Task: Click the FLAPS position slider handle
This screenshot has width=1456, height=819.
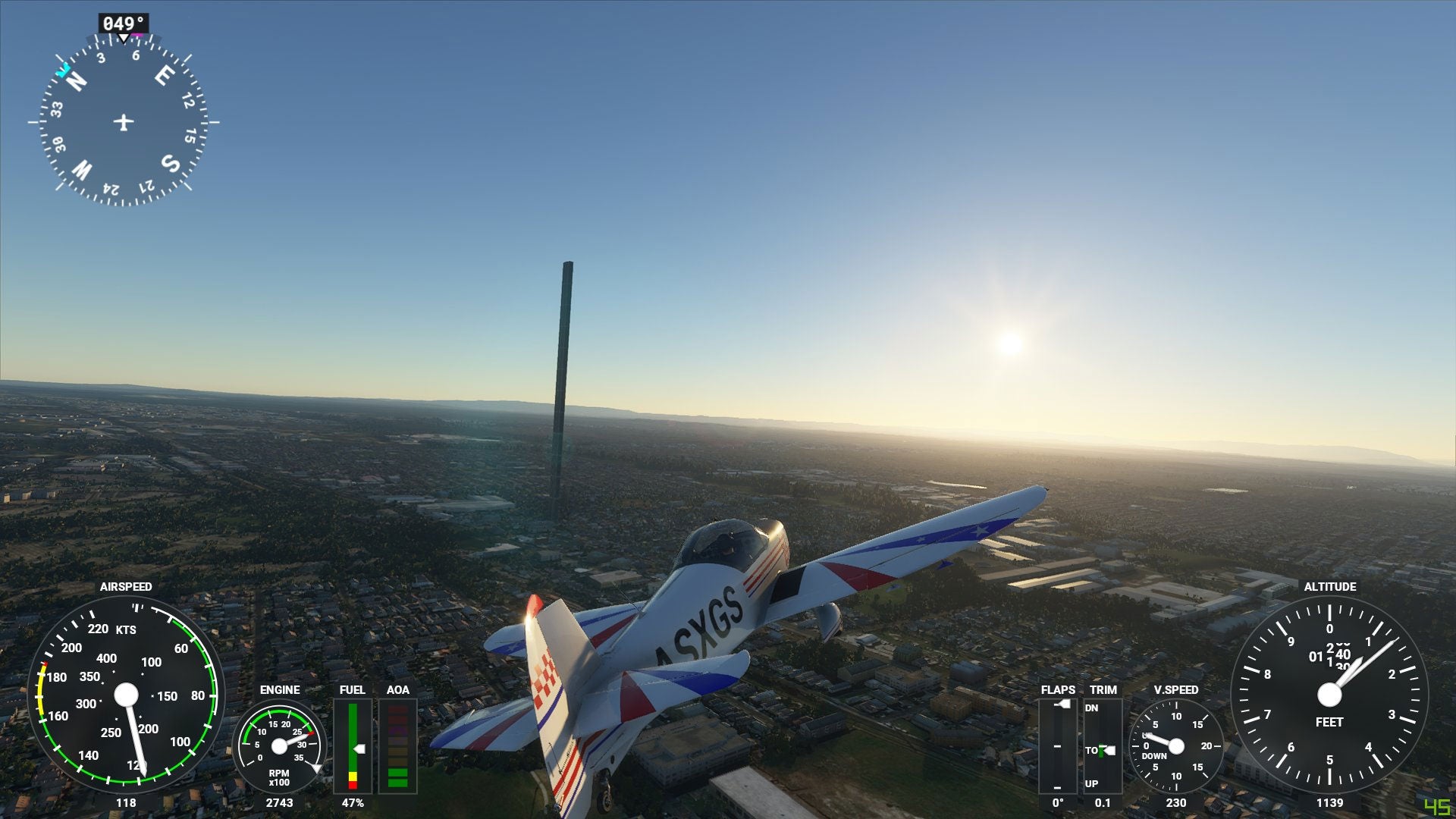Action: [1063, 704]
